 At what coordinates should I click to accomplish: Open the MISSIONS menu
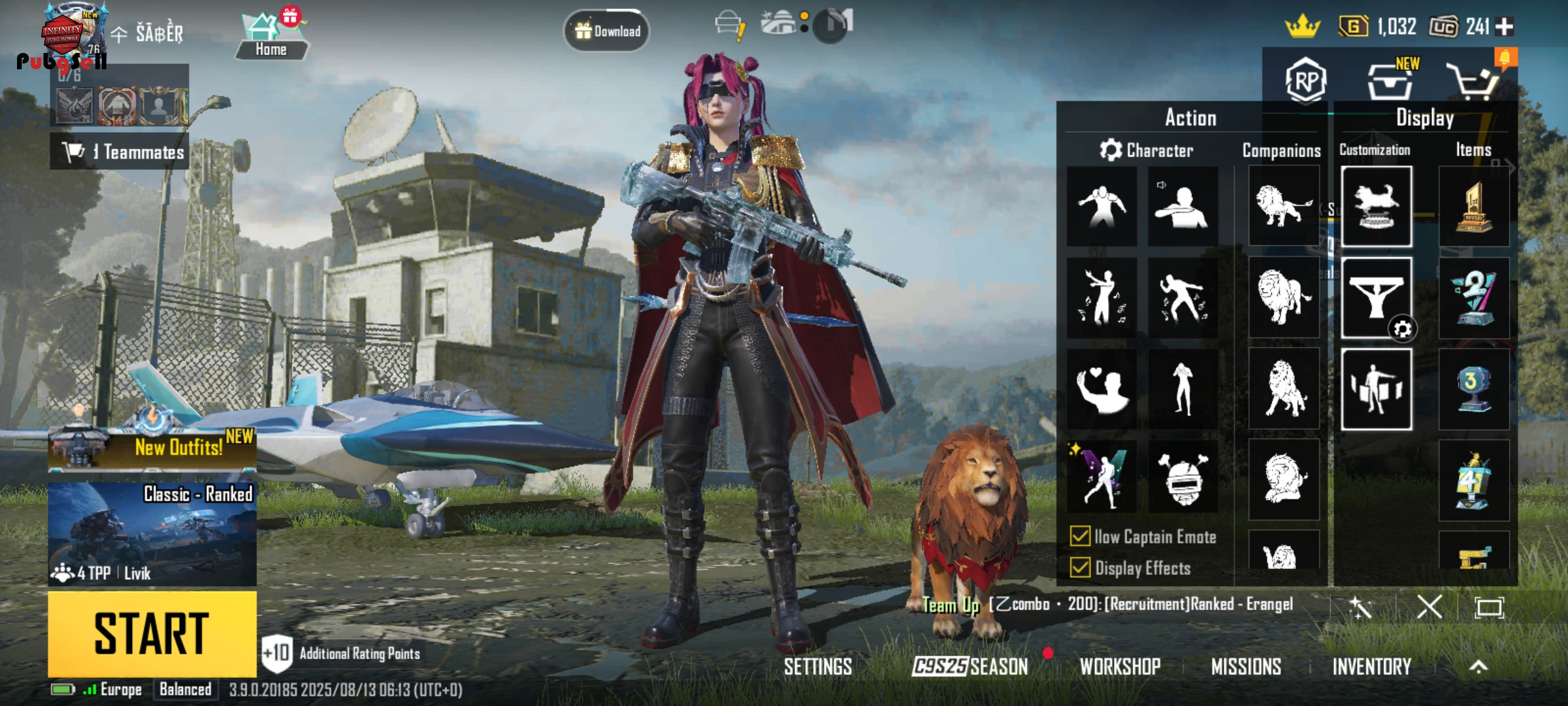(1246, 667)
